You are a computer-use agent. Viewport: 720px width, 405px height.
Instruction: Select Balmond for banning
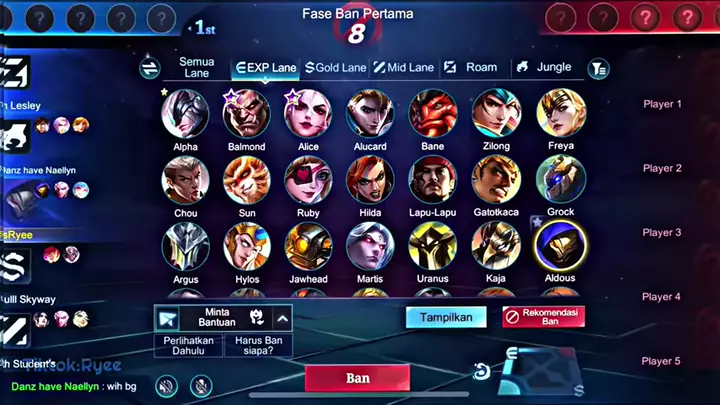[246, 114]
